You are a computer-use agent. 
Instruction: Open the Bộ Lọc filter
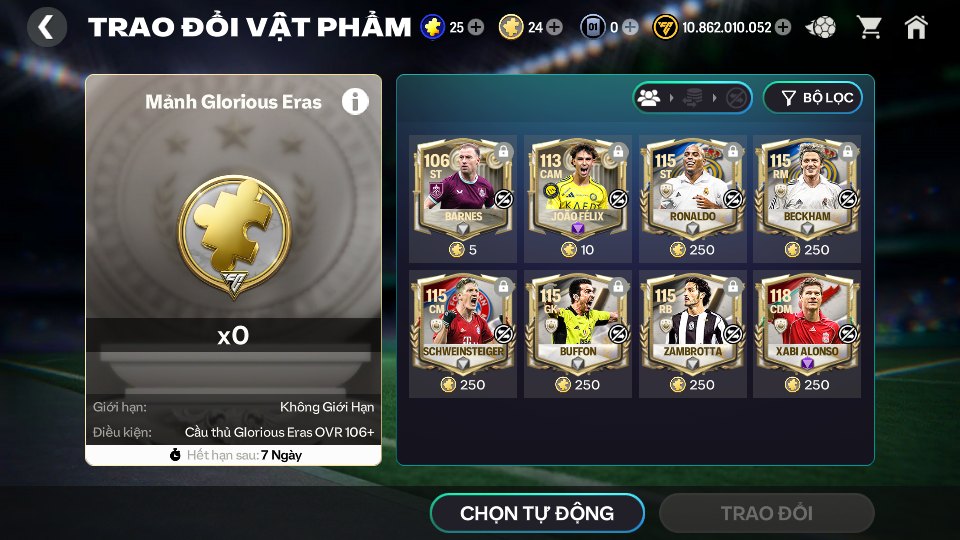coord(812,98)
